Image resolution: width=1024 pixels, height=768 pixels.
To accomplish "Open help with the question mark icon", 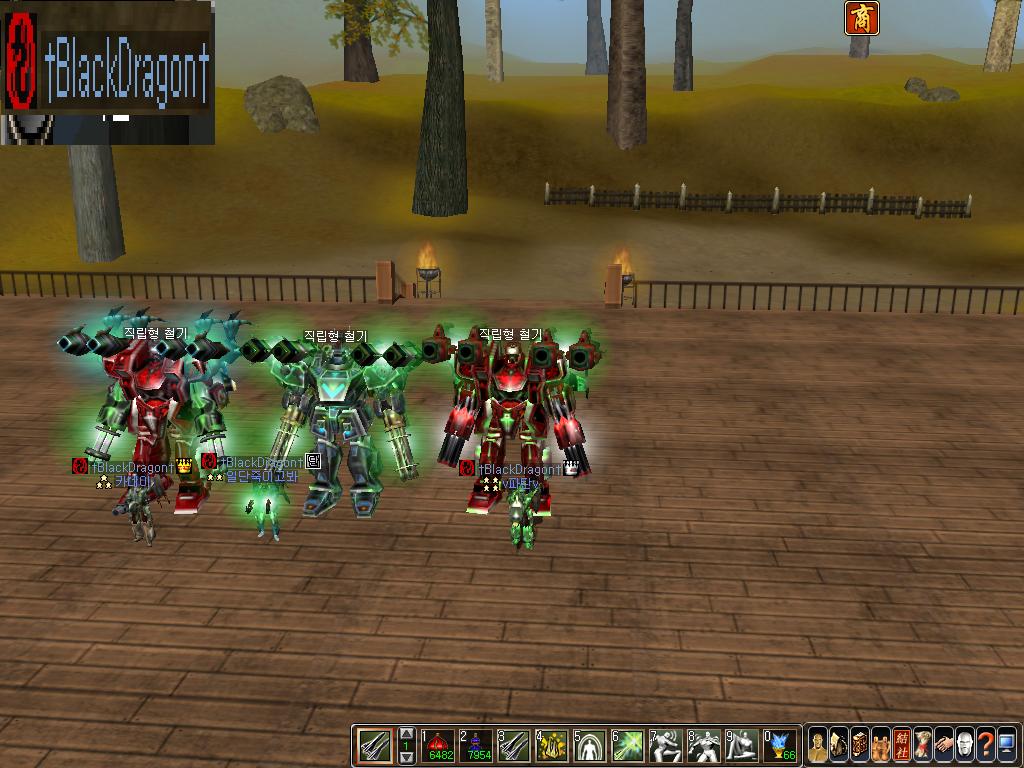I will pyautogui.click(x=986, y=745).
